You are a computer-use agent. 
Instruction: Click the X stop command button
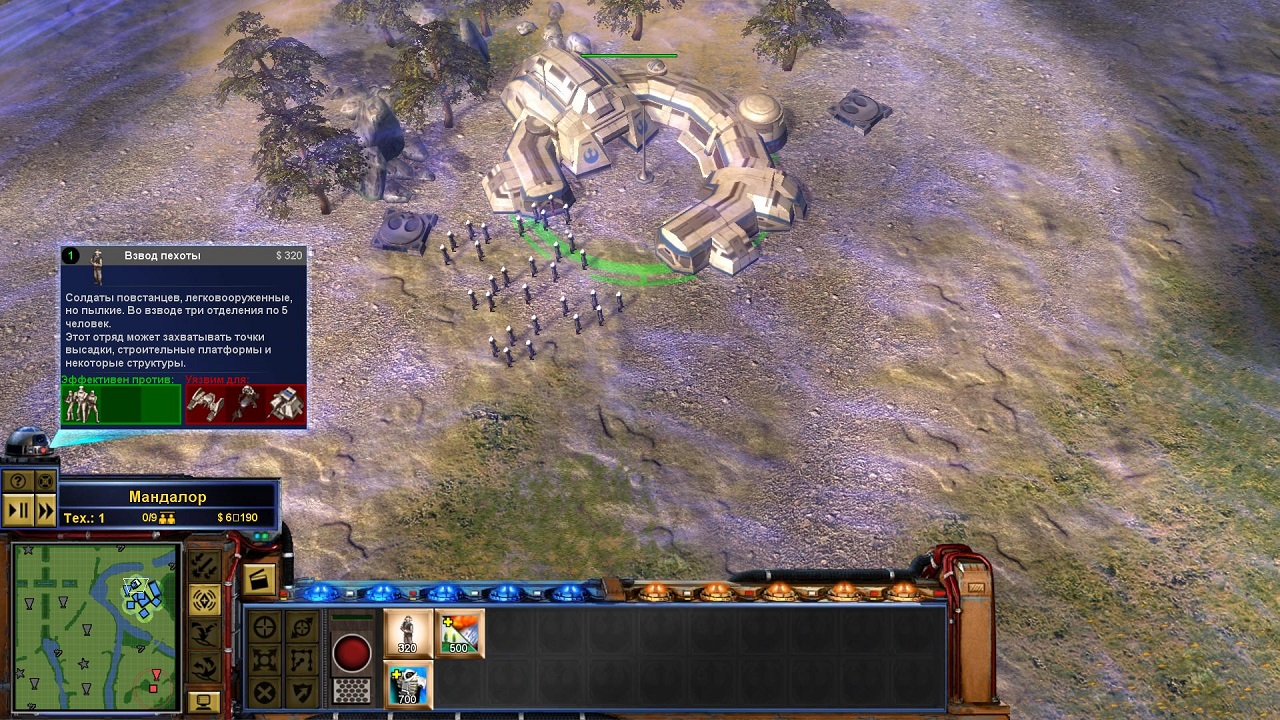coord(265,692)
